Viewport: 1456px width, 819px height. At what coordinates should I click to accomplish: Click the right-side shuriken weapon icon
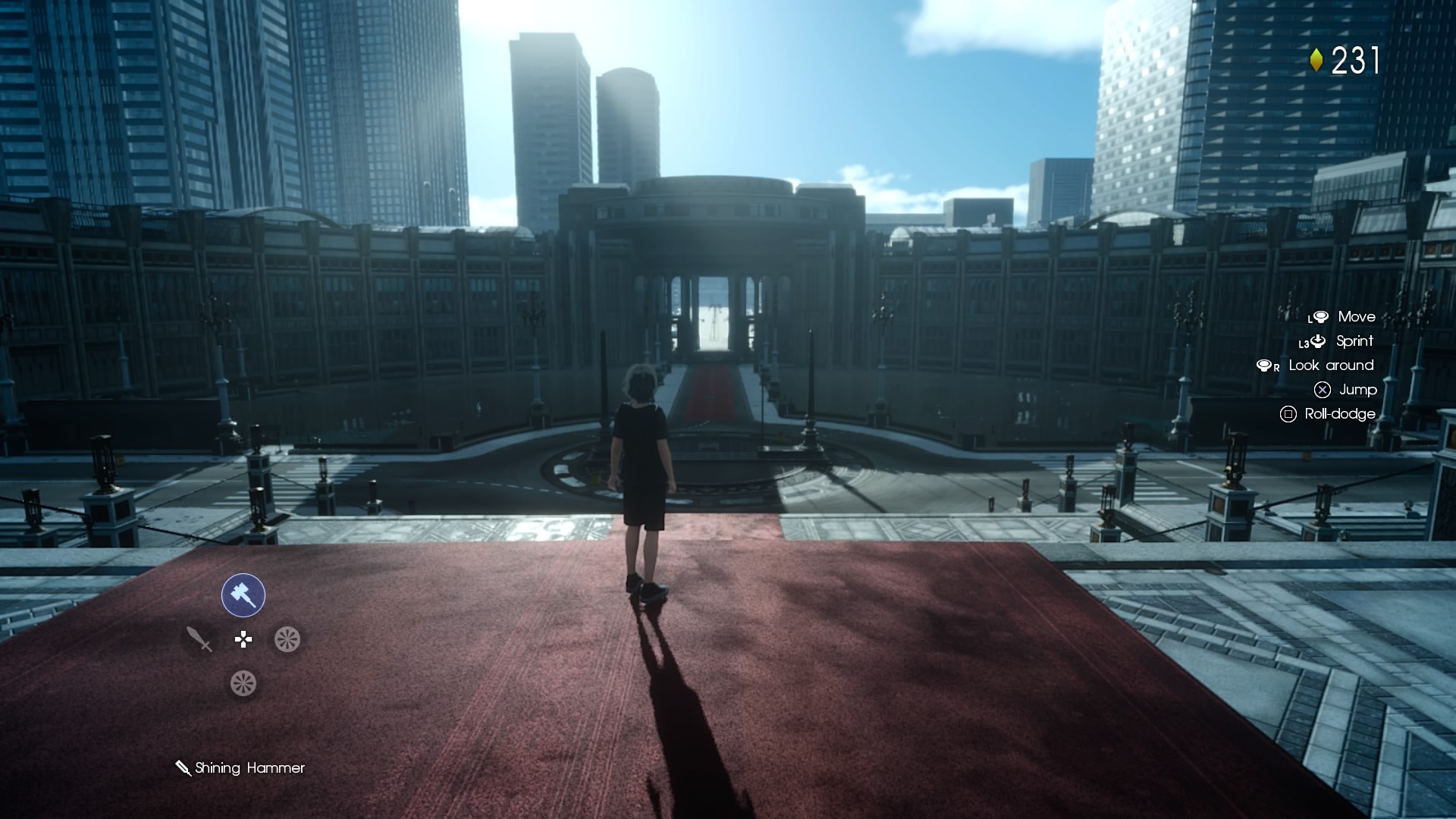click(x=287, y=639)
